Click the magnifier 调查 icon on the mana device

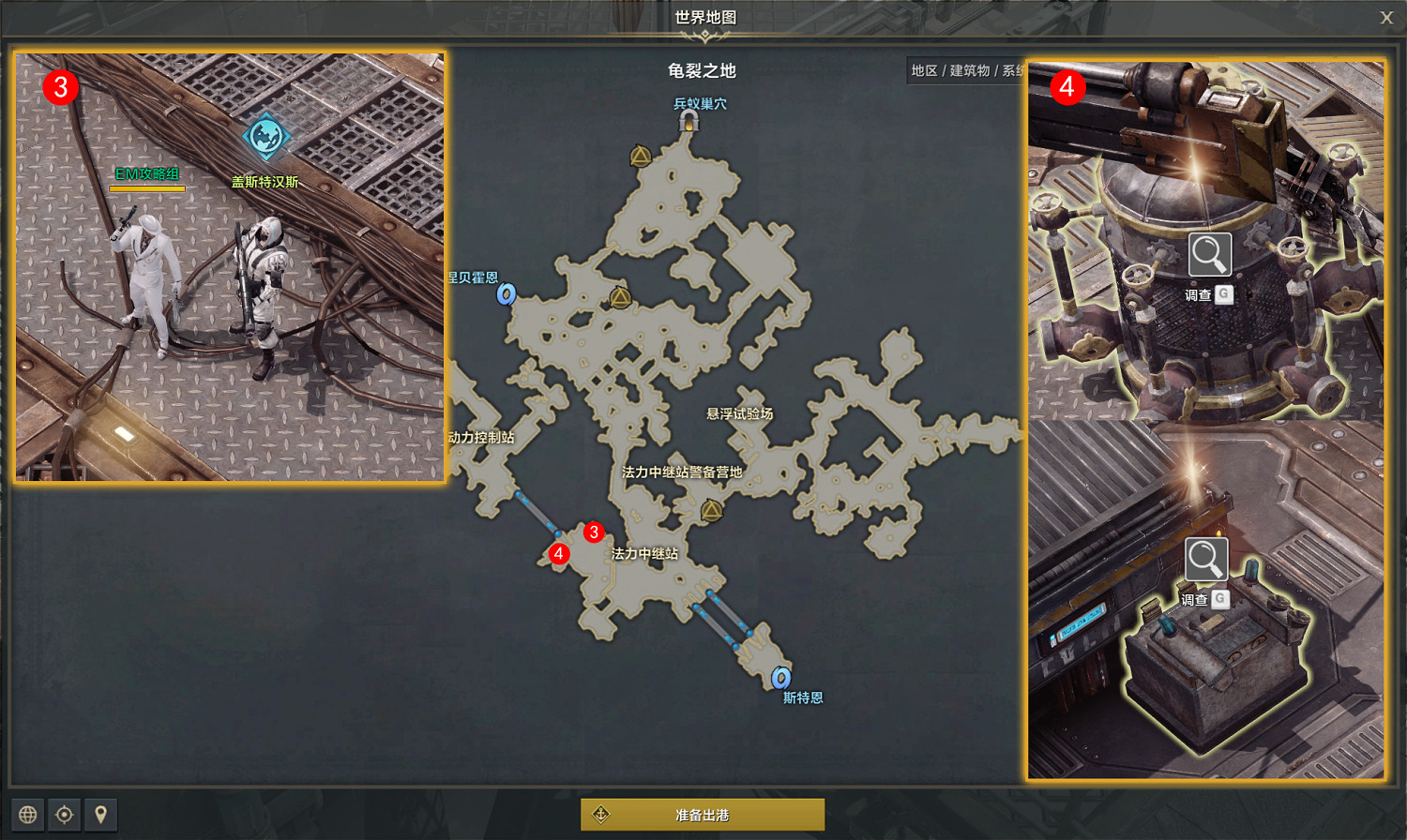pos(1209,254)
